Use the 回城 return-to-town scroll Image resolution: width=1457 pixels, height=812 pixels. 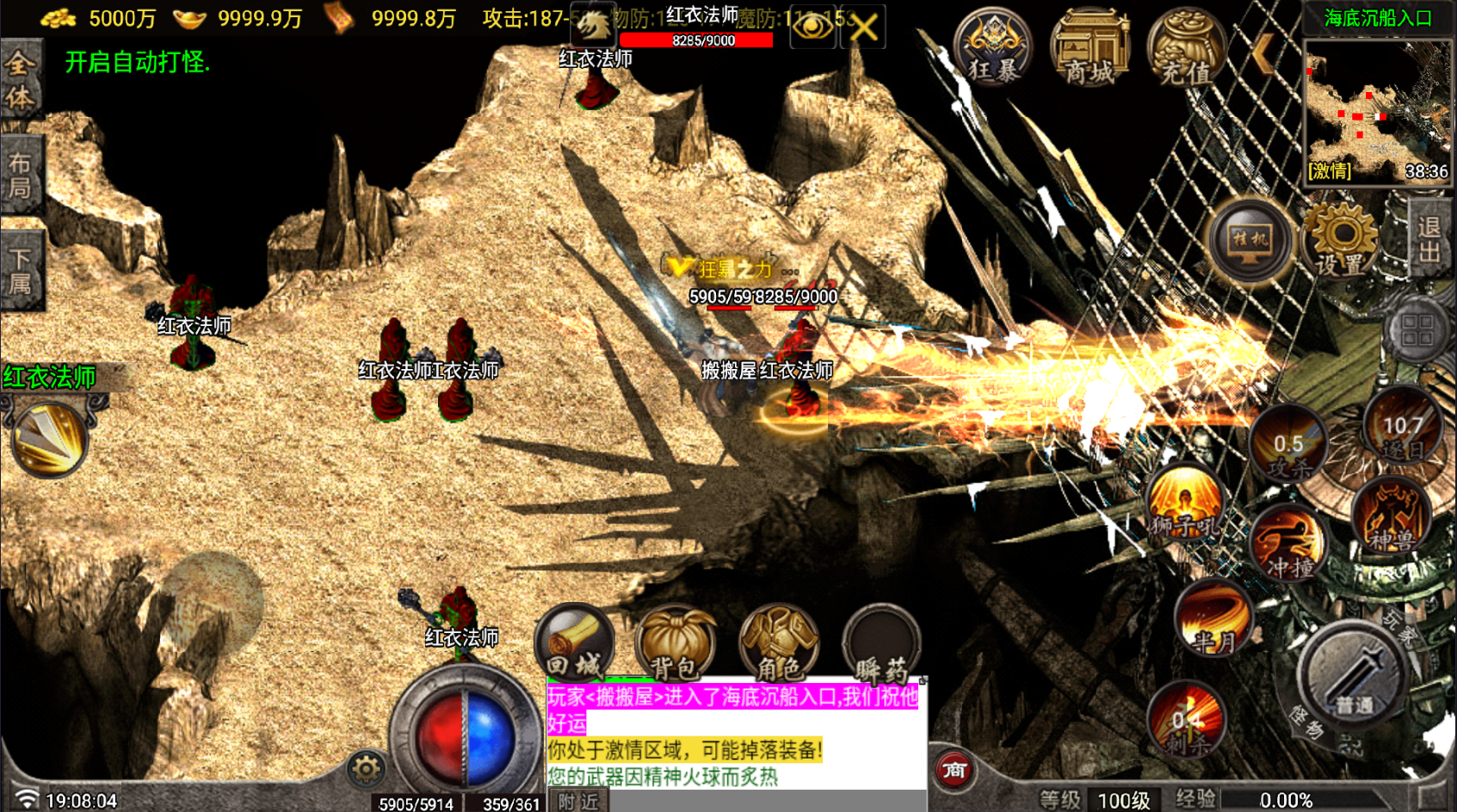575,643
